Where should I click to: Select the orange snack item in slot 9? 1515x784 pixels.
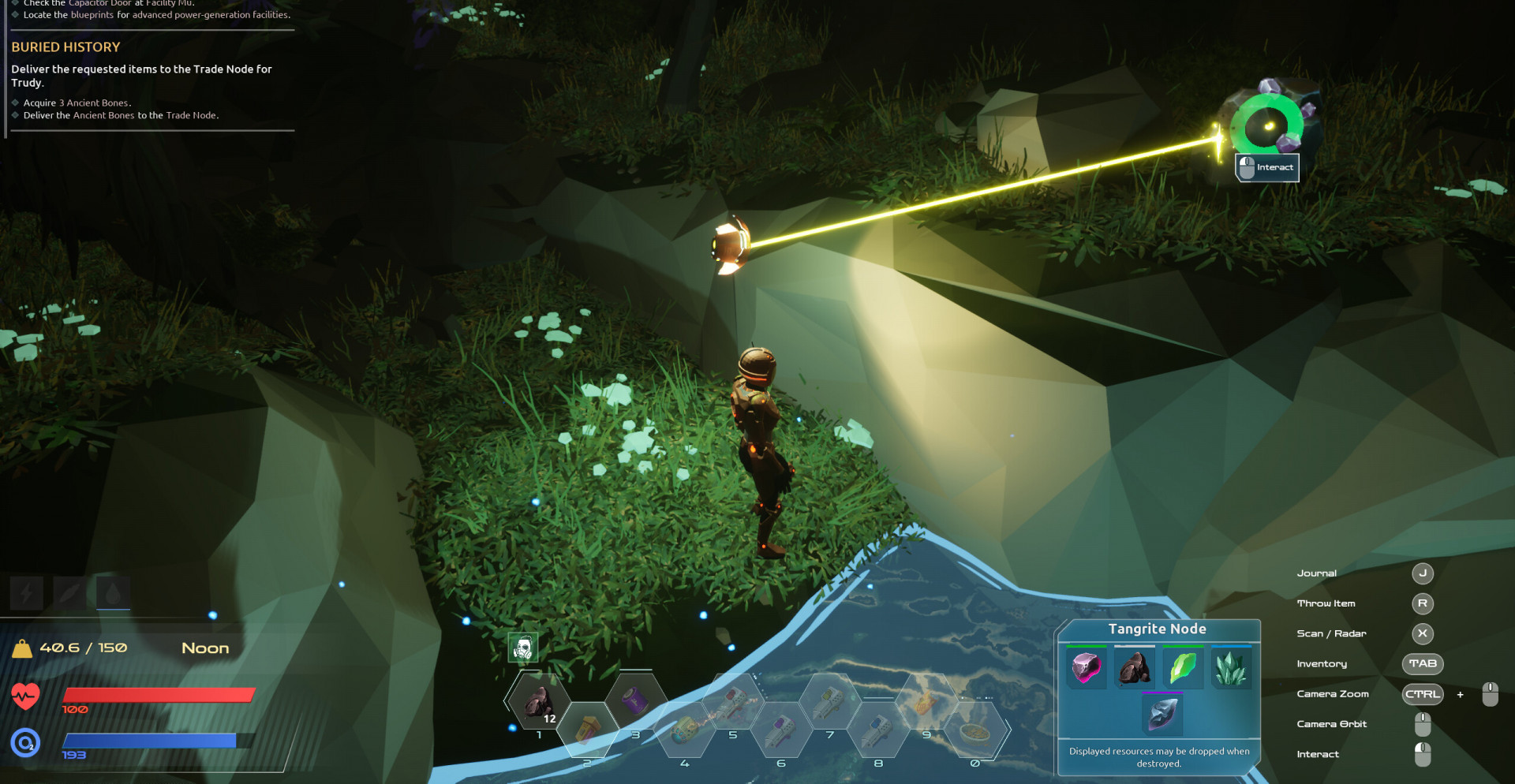[926, 701]
